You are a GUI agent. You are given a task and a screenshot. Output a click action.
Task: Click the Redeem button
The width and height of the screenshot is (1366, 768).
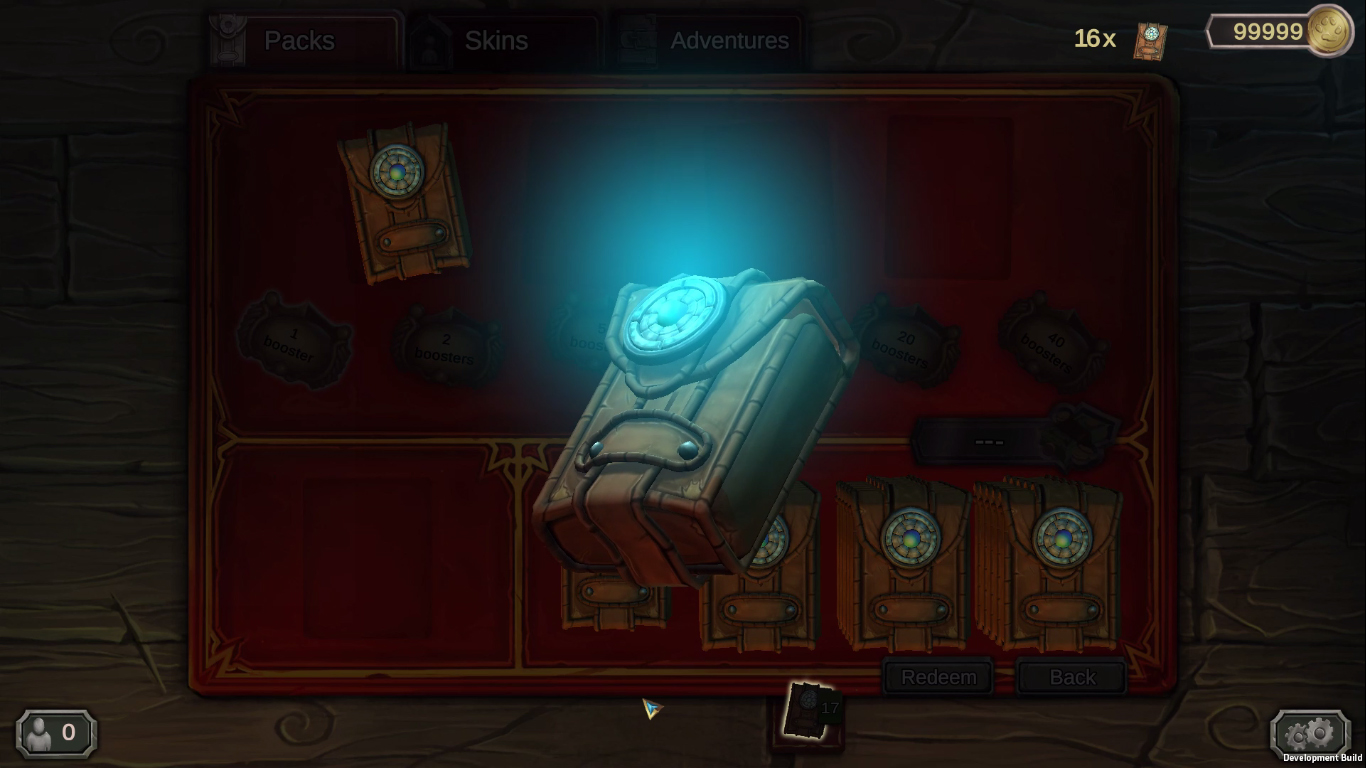point(937,677)
